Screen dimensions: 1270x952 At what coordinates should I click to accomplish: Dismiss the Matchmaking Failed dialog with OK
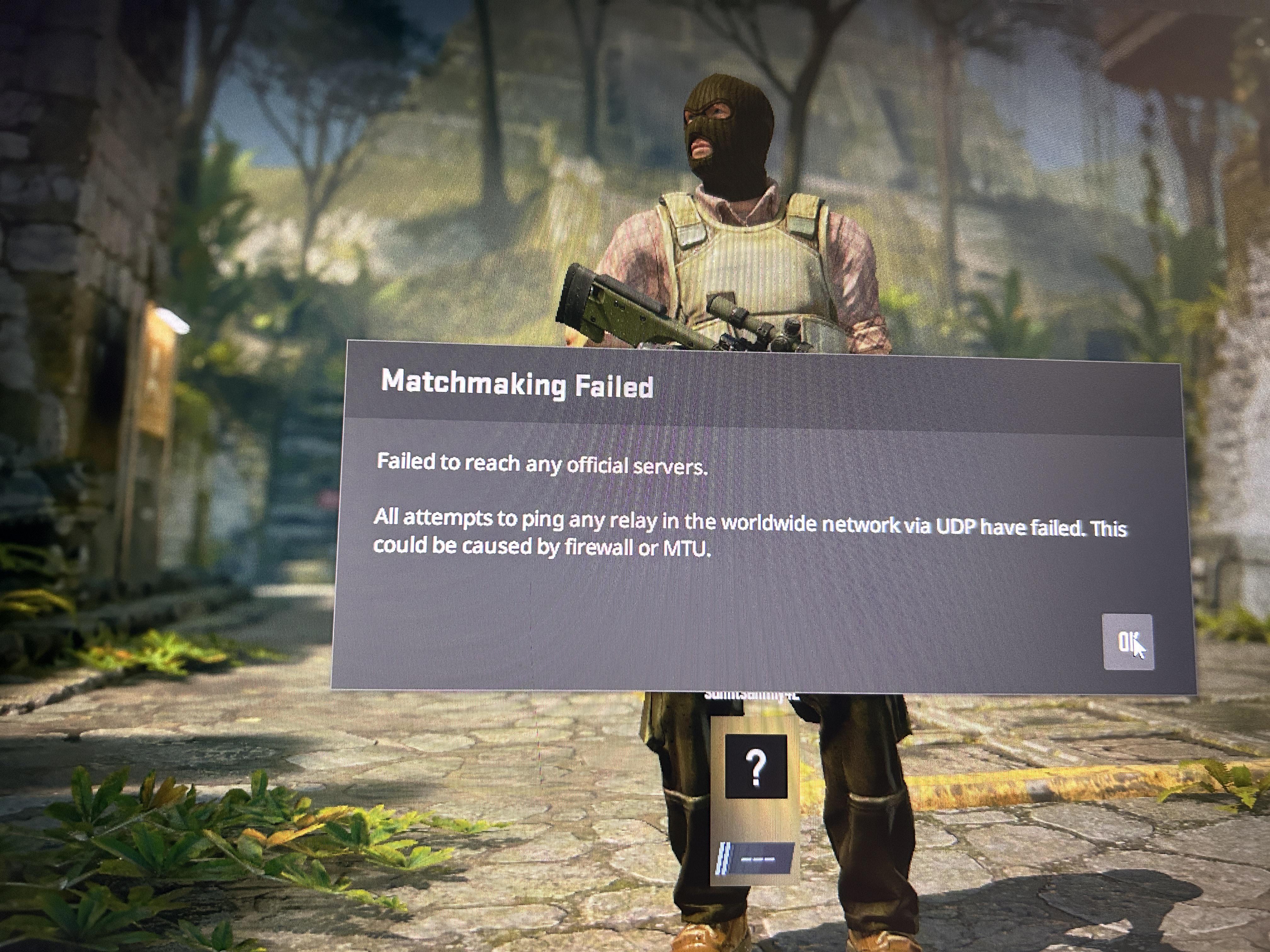pos(1128,642)
